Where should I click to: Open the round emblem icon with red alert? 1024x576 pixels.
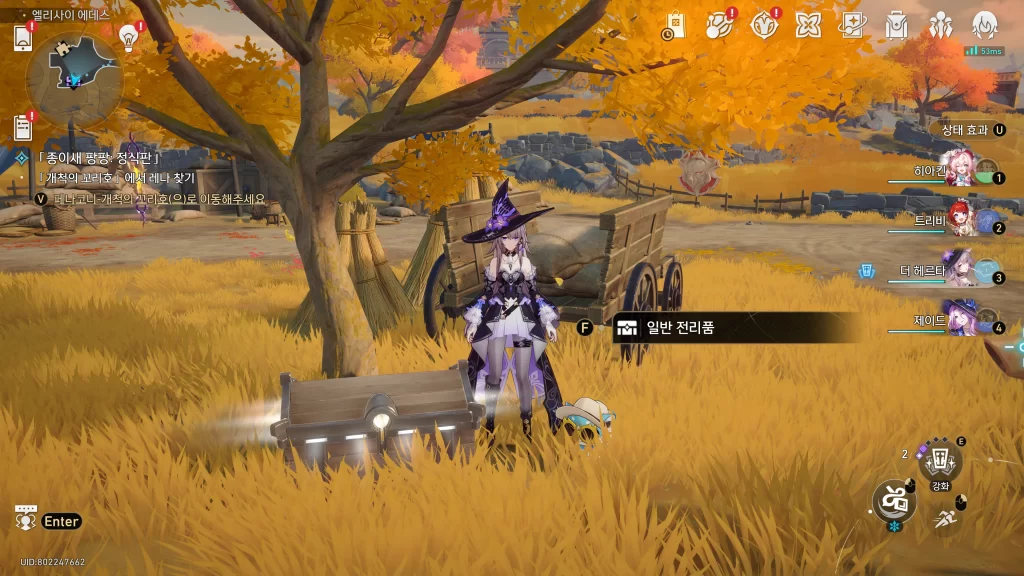764,25
